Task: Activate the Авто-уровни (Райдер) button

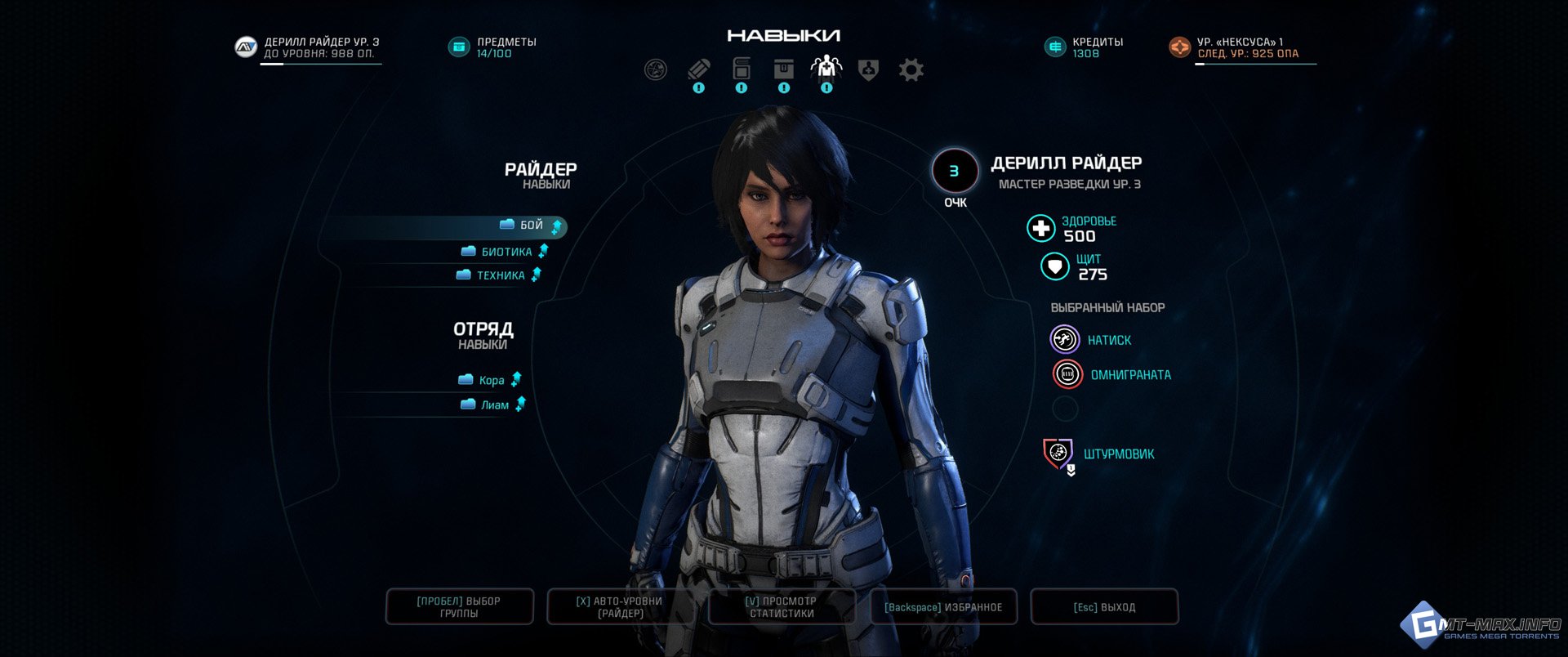Action: pos(620,606)
